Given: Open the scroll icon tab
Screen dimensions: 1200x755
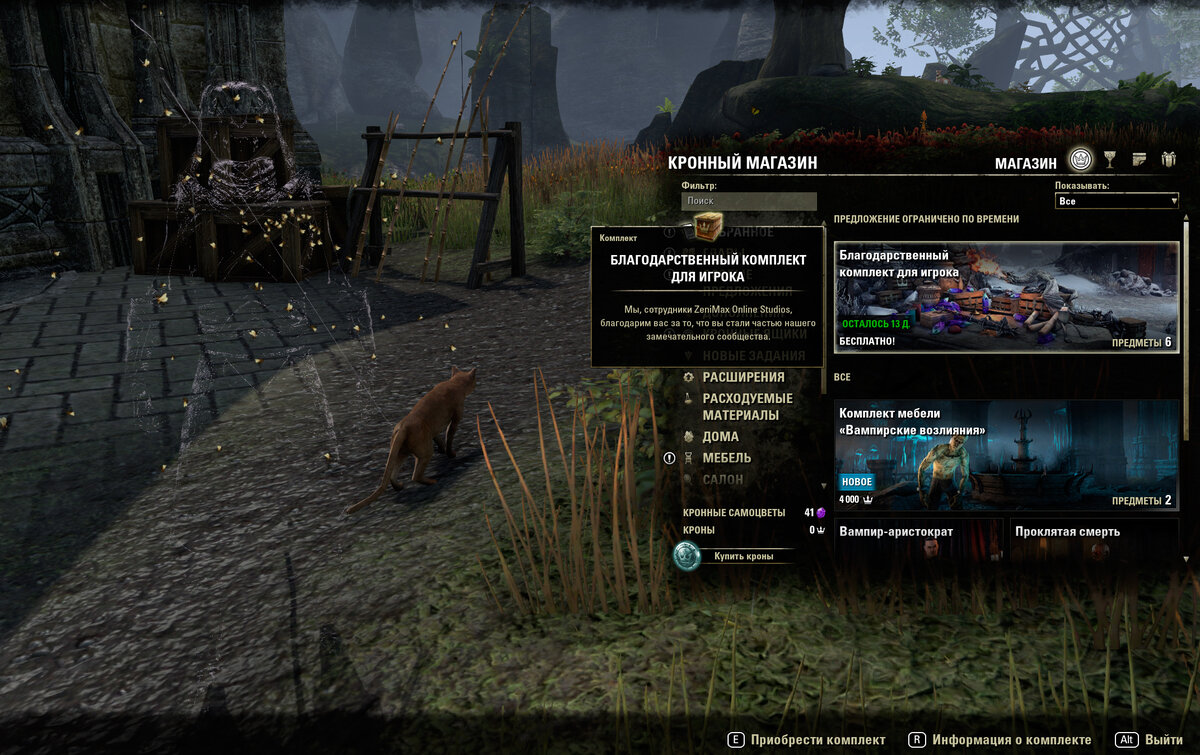Looking at the screenshot, I should tap(1139, 160).
